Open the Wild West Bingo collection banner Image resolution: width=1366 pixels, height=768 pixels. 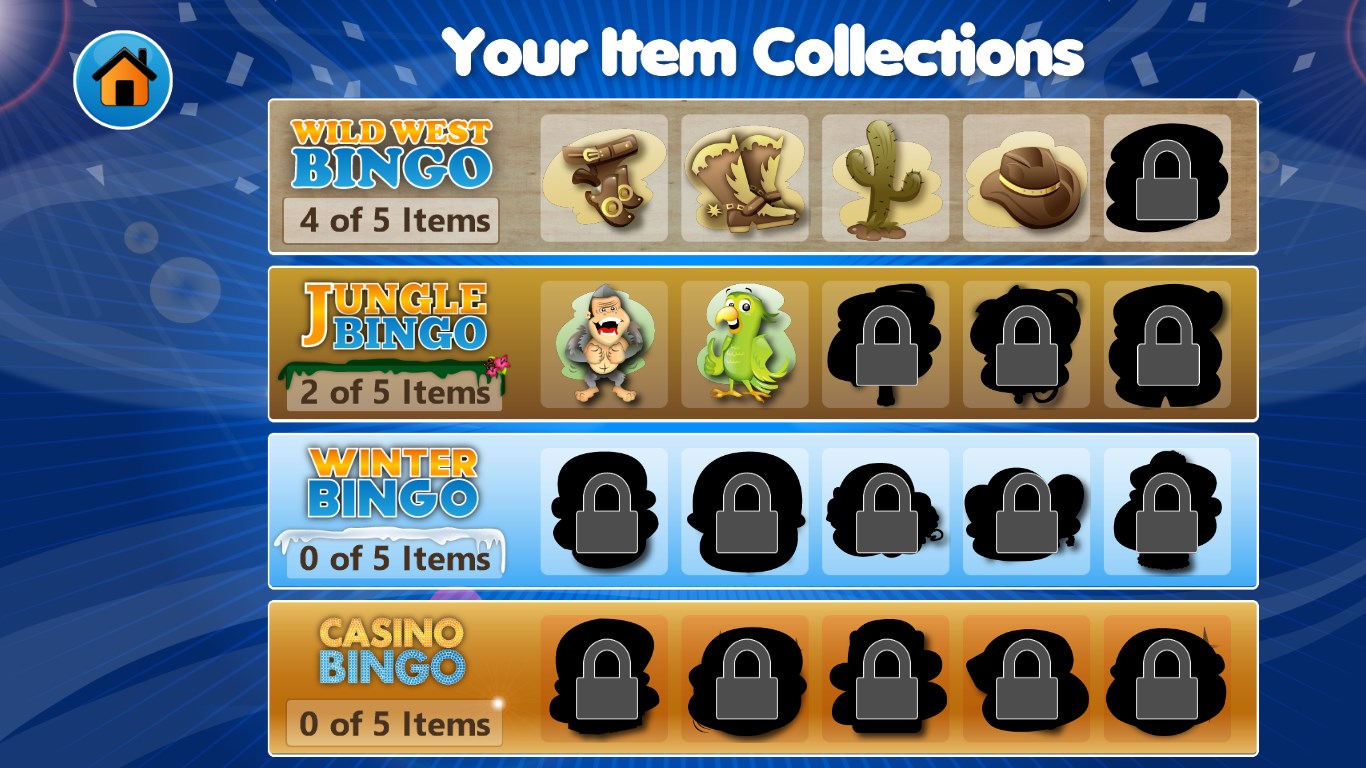click(x=389, y=155)
